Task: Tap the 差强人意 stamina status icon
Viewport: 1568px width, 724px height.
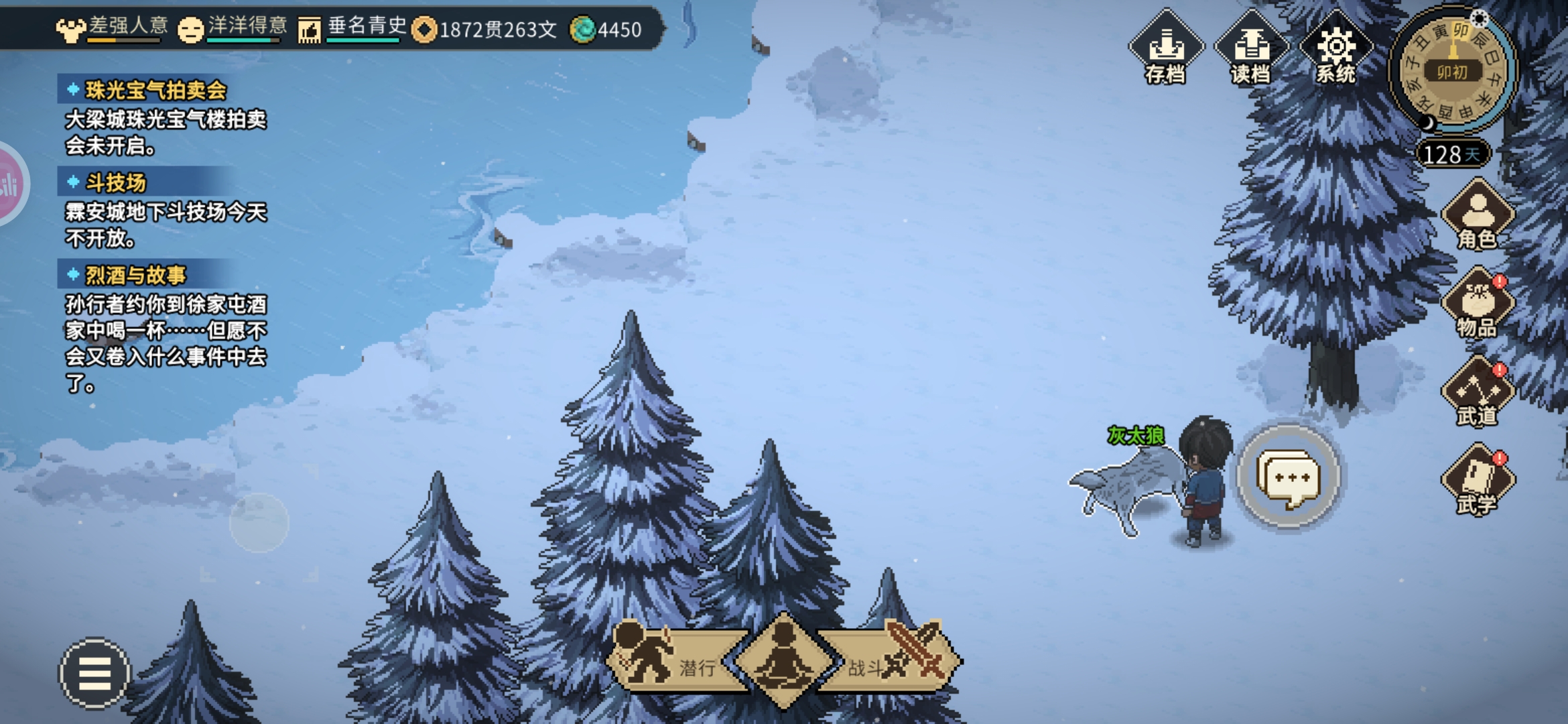Action: (70, 29)
